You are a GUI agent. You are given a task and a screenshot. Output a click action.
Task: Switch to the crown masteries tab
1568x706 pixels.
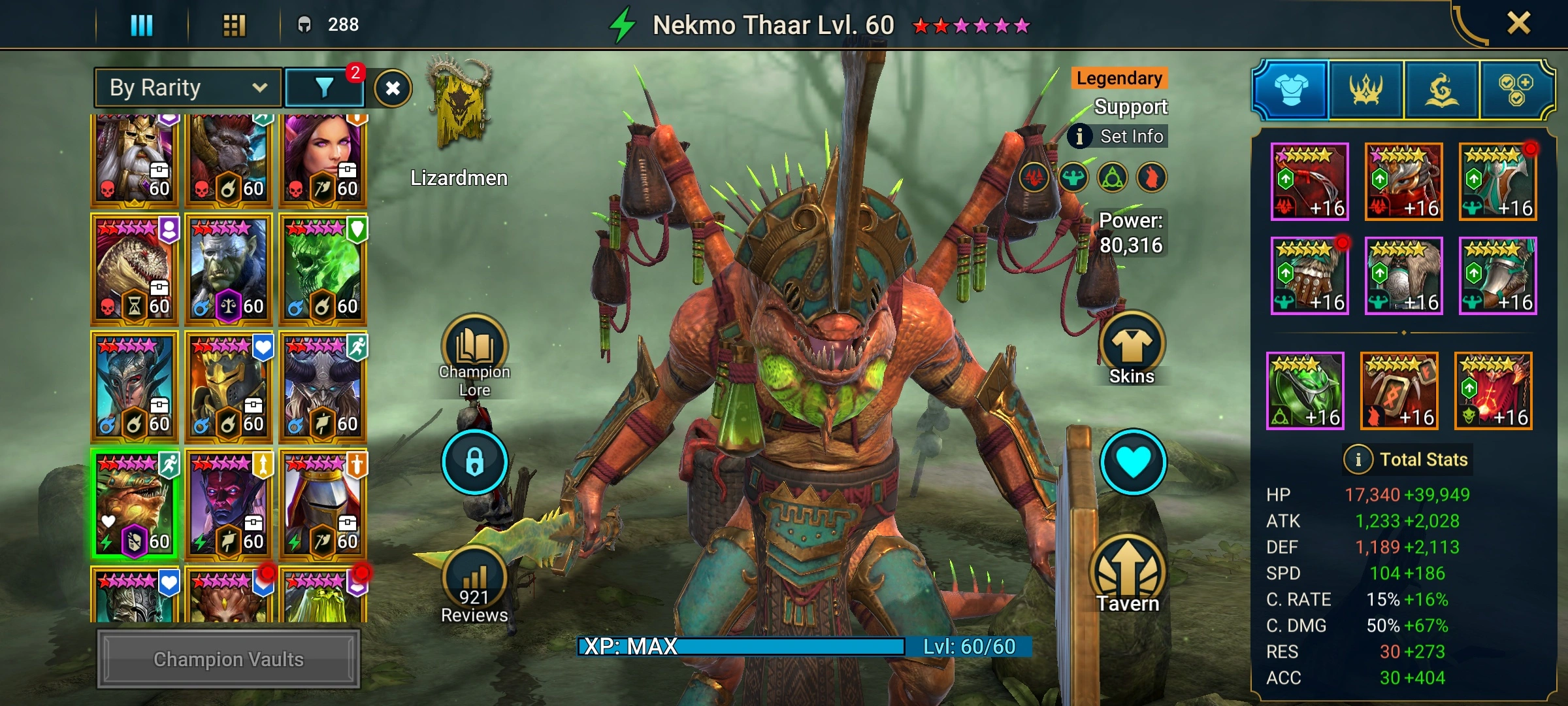point(1365,90)
